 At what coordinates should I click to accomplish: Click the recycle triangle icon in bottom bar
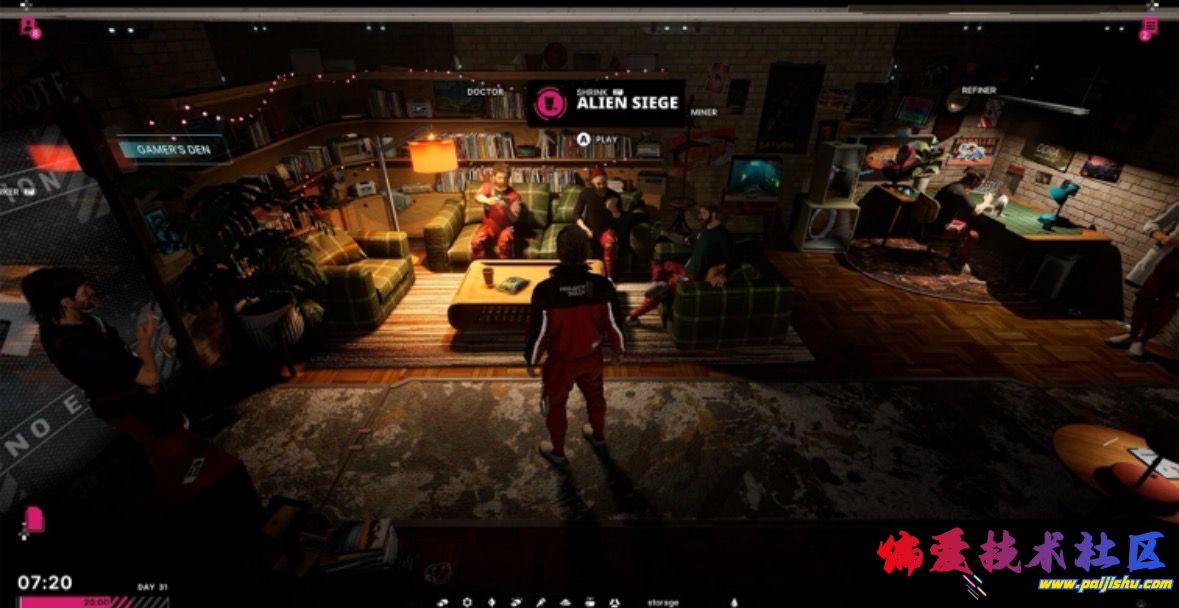pyautogui.click(x=615, y=602)
